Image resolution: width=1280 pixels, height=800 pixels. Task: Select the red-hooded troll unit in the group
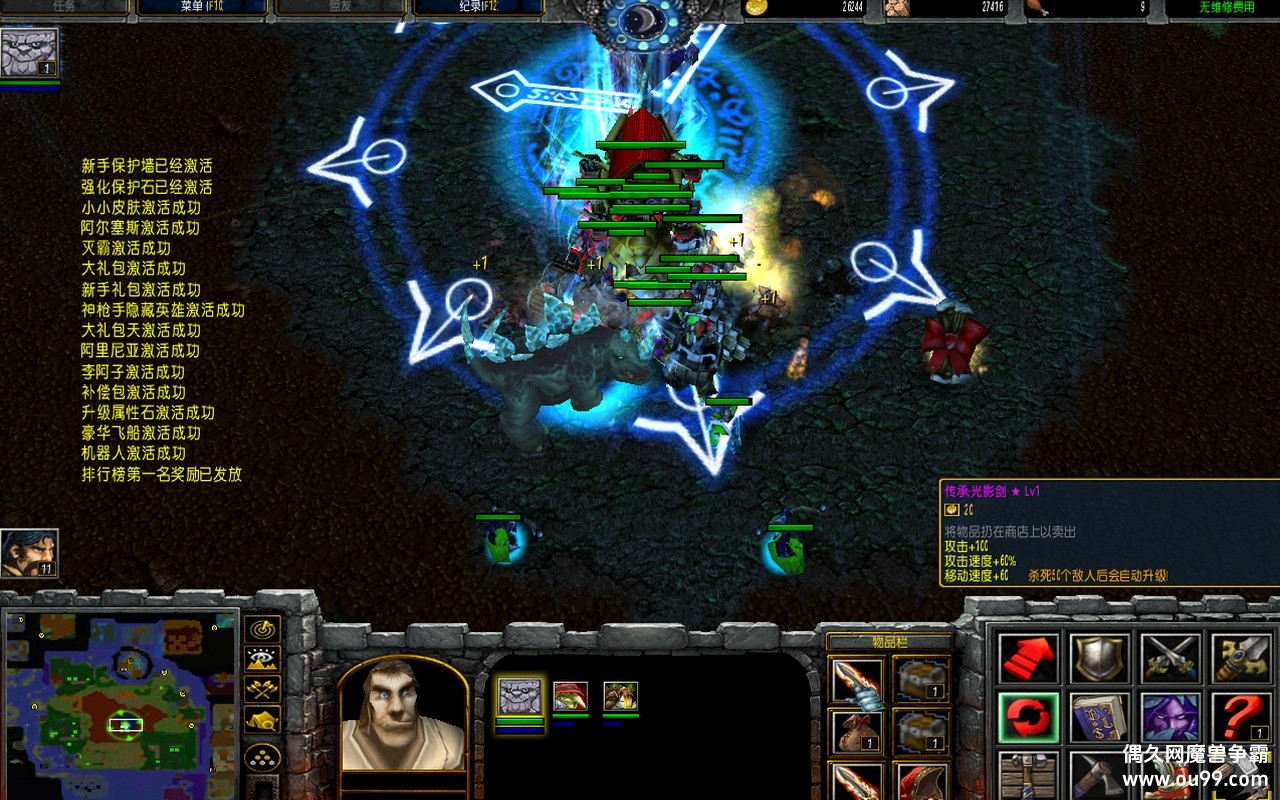[x=571, y=696]
